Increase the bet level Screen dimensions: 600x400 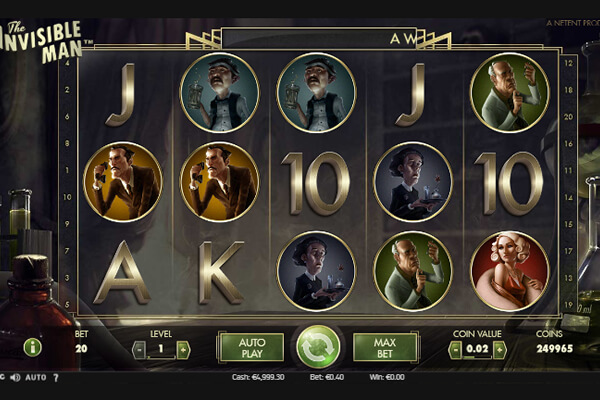[x=183, y=349]
